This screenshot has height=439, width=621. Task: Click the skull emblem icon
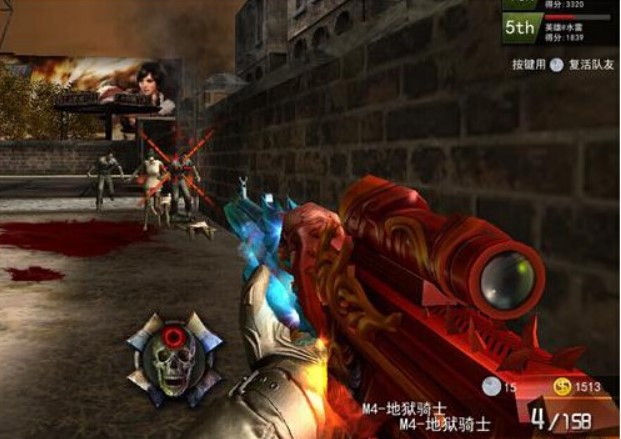tap(174, 358)
